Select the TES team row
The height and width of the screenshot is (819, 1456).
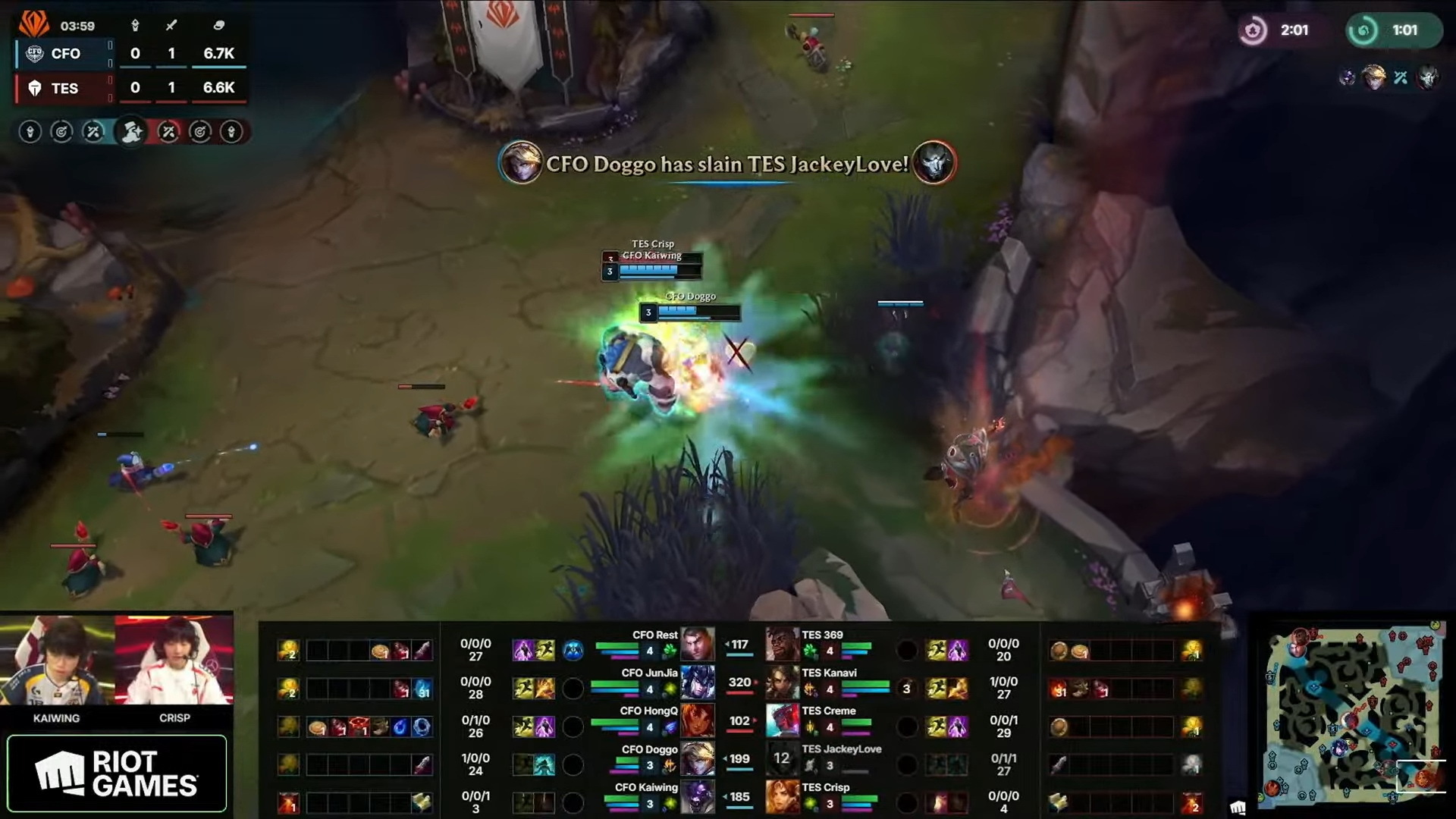pyautogui.click(x=64, y=89)
